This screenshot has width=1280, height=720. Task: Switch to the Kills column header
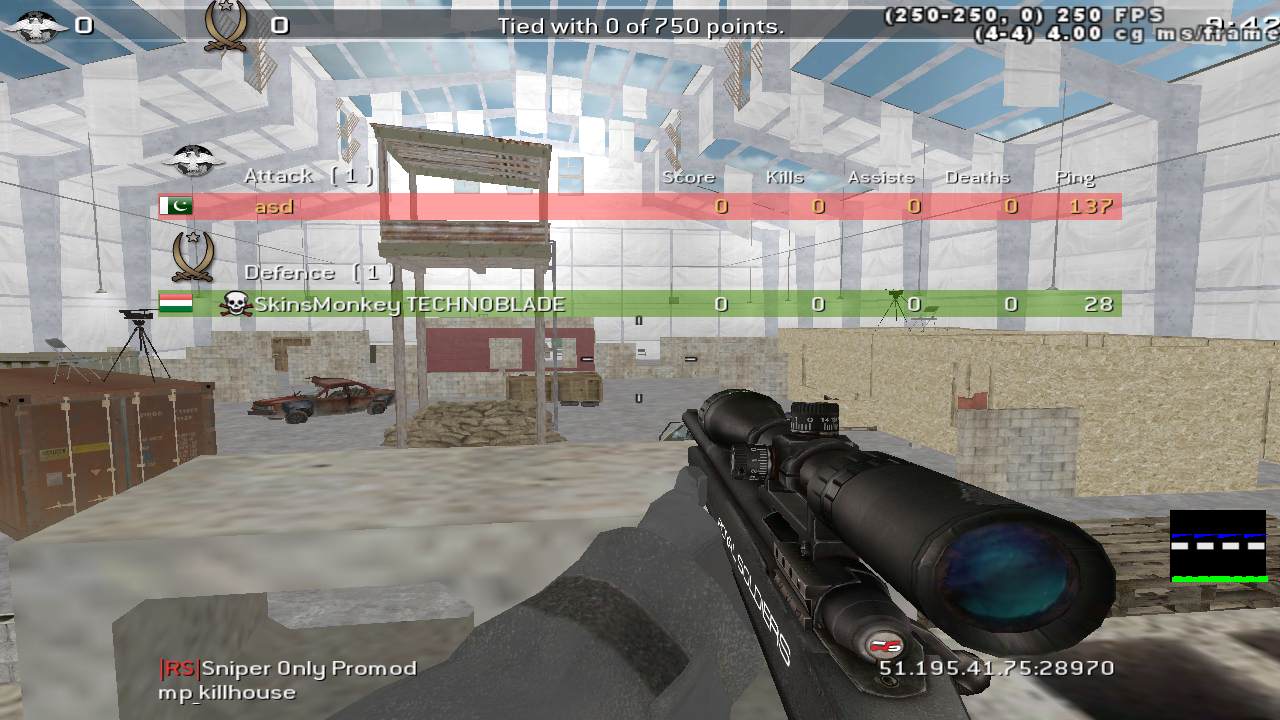point(785,176)
